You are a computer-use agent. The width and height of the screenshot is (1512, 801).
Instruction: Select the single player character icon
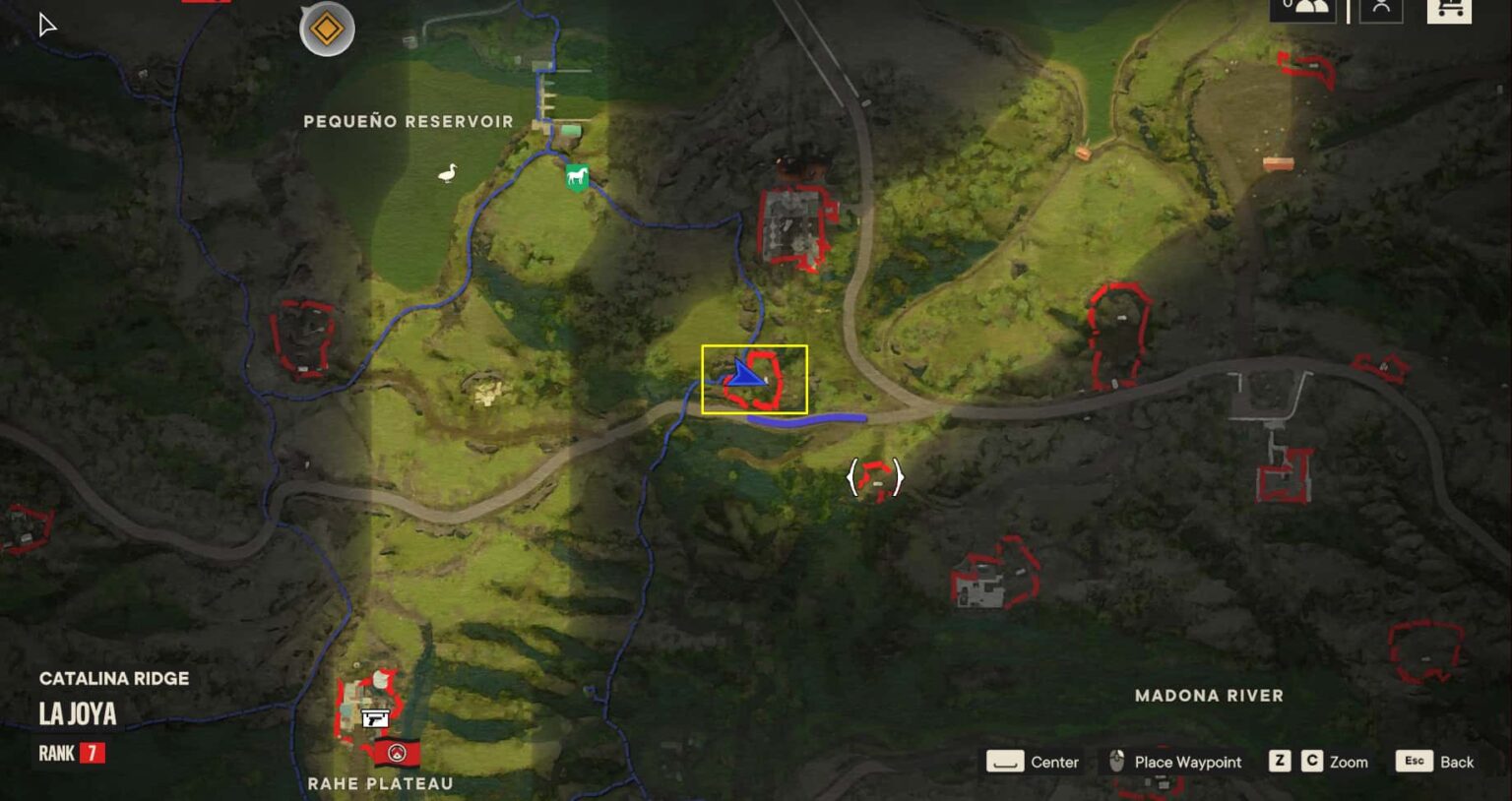(1382, 10)
